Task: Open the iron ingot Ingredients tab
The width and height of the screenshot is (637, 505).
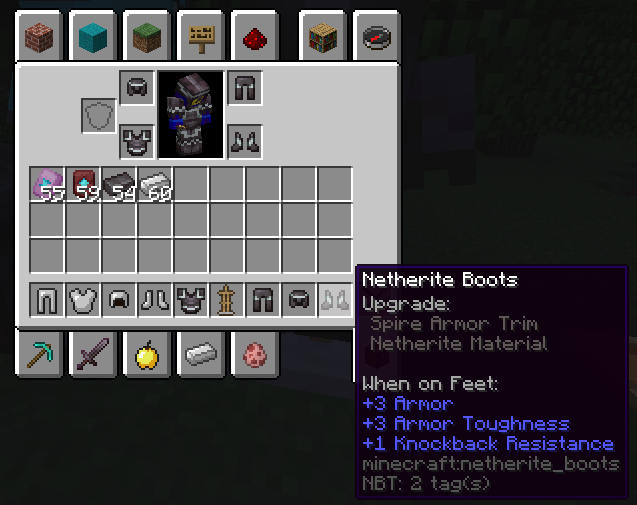Action: (x=201, y=353)
